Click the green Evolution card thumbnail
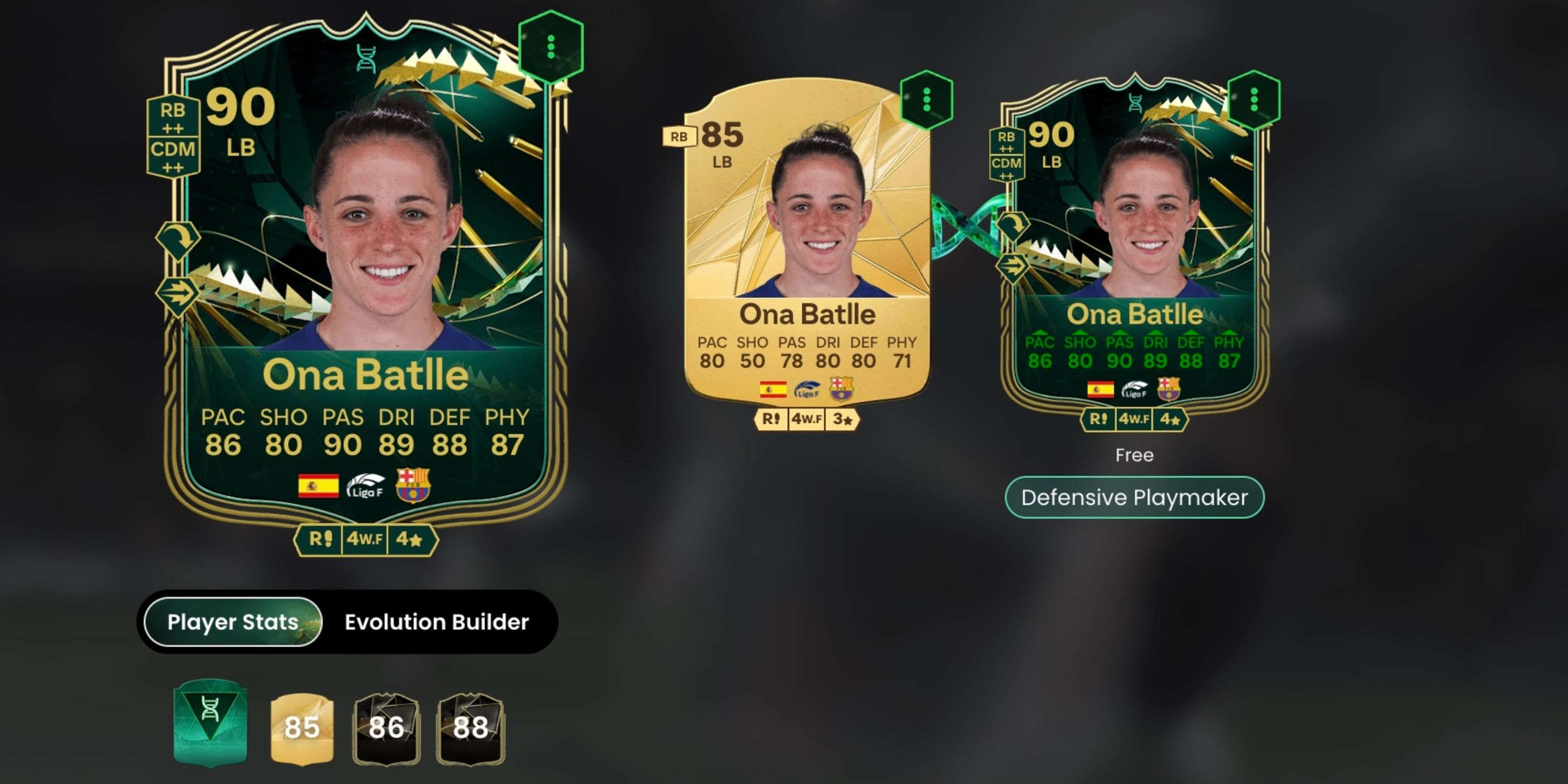The image size is (1568, 784). (211, 726)
